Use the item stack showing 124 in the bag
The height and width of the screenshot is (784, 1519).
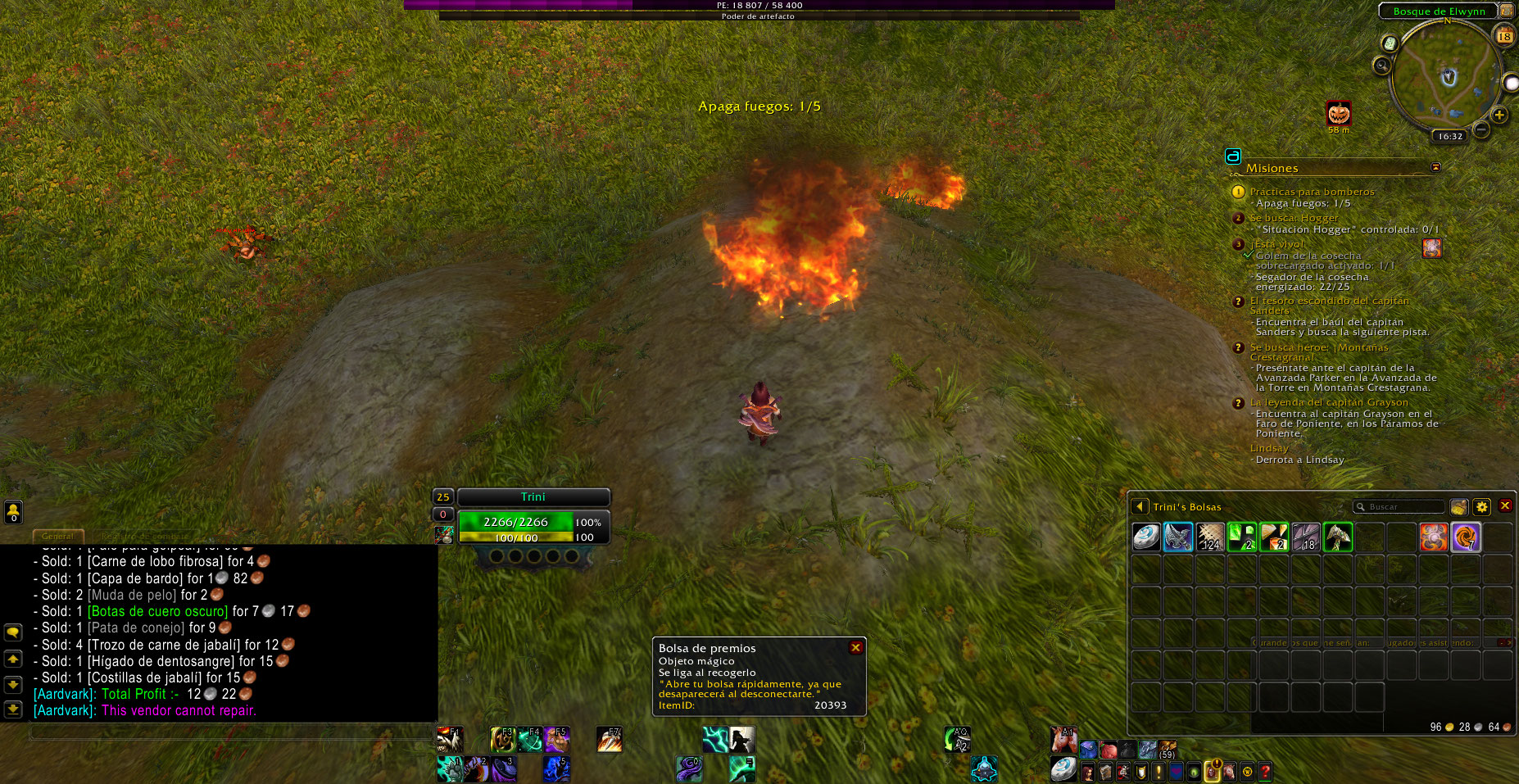tap(1210, 537)
